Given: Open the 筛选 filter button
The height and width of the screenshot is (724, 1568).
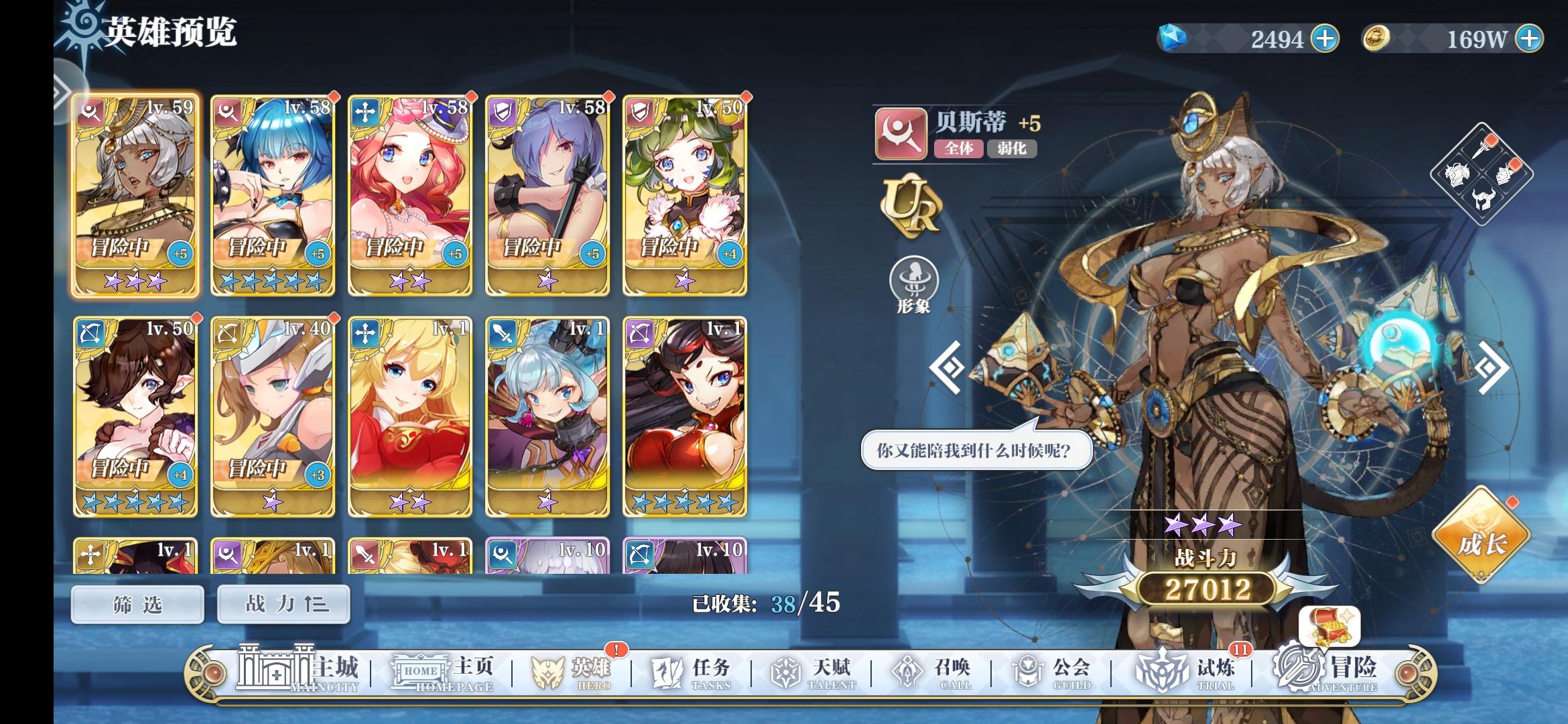Looking at the screenshot, I should point(136,603).
